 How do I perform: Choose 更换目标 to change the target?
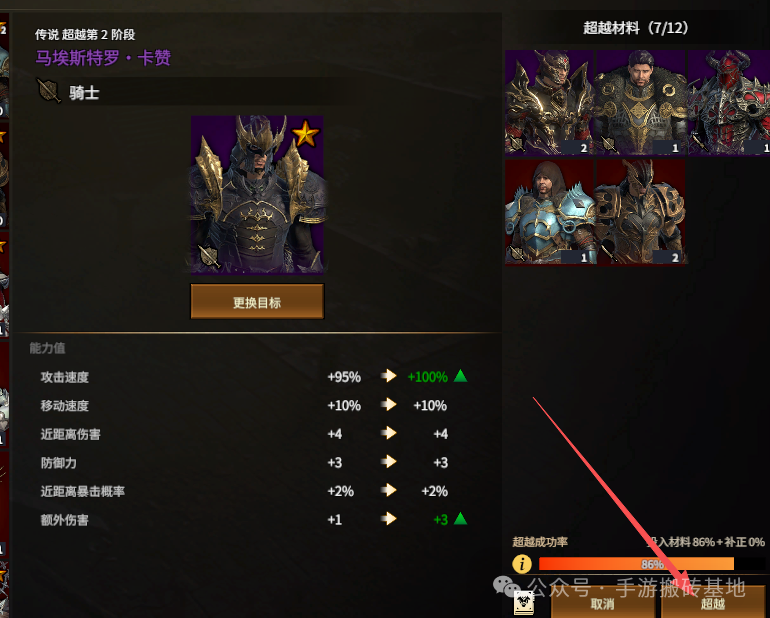pyautogui.click(x=257, y=301)
